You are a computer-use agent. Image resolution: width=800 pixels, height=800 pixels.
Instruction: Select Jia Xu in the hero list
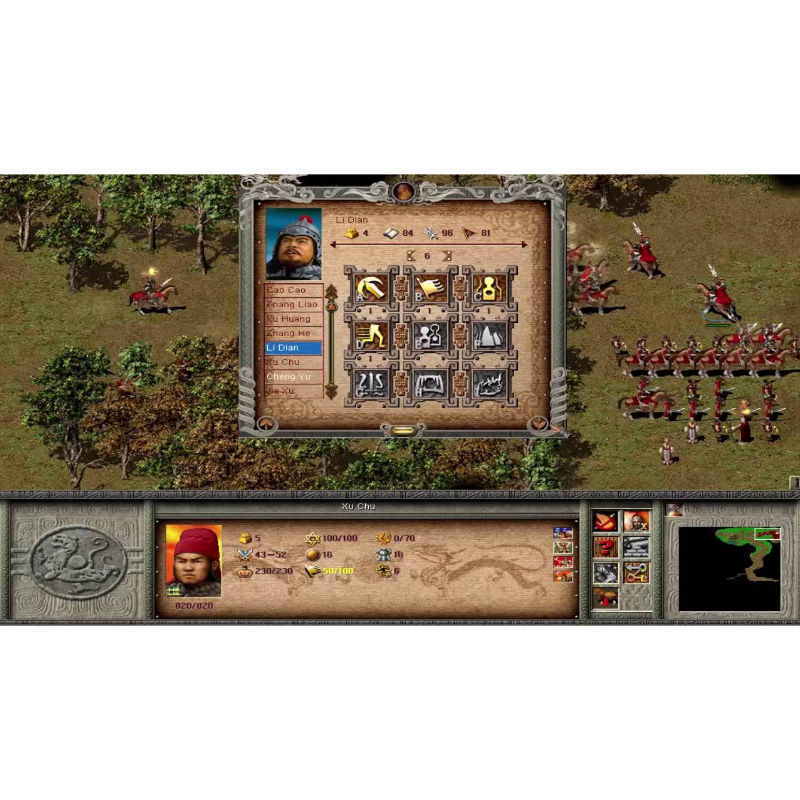(292, 390)
